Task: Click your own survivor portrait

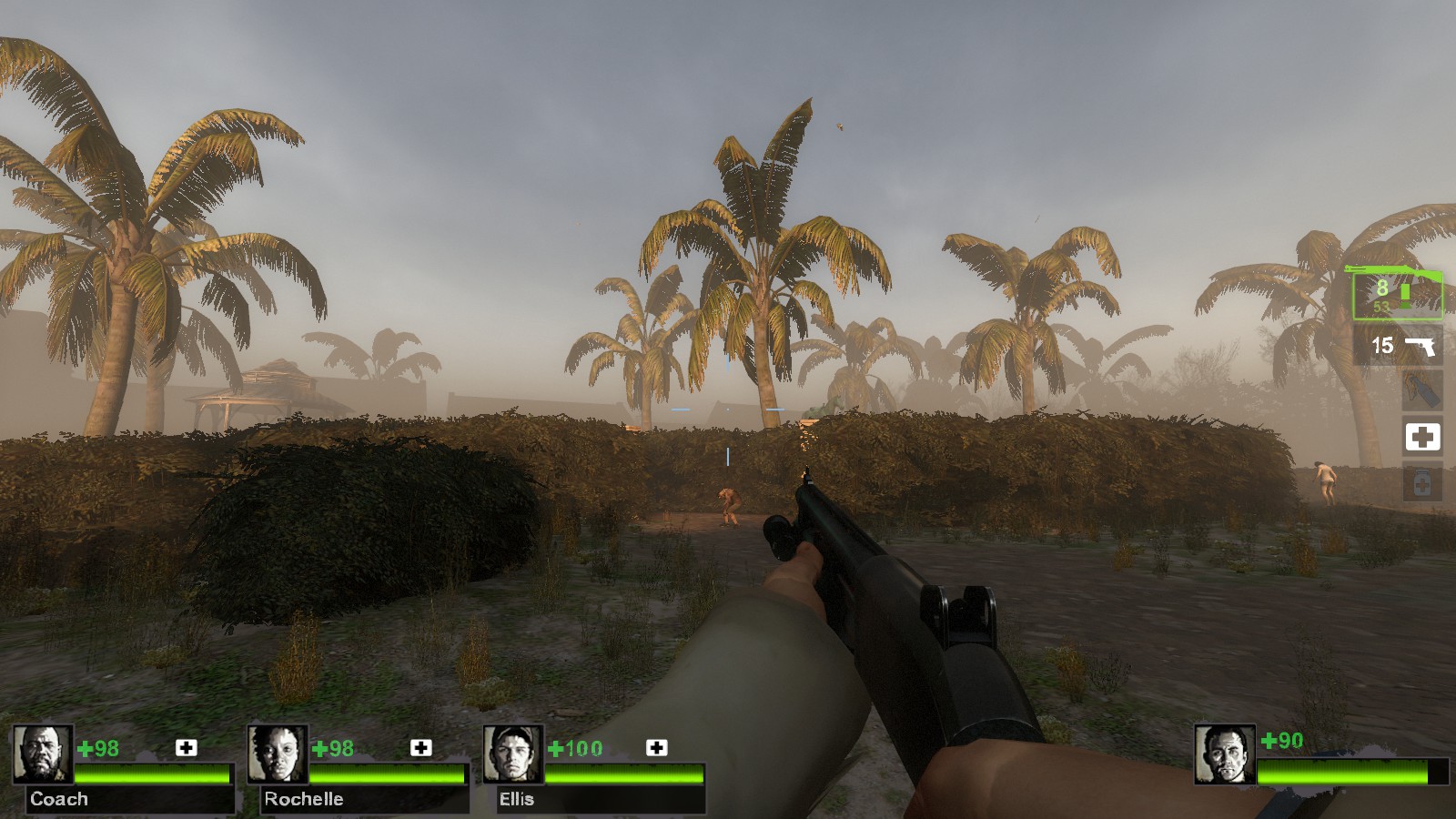Action: (x=1225, y=754)
